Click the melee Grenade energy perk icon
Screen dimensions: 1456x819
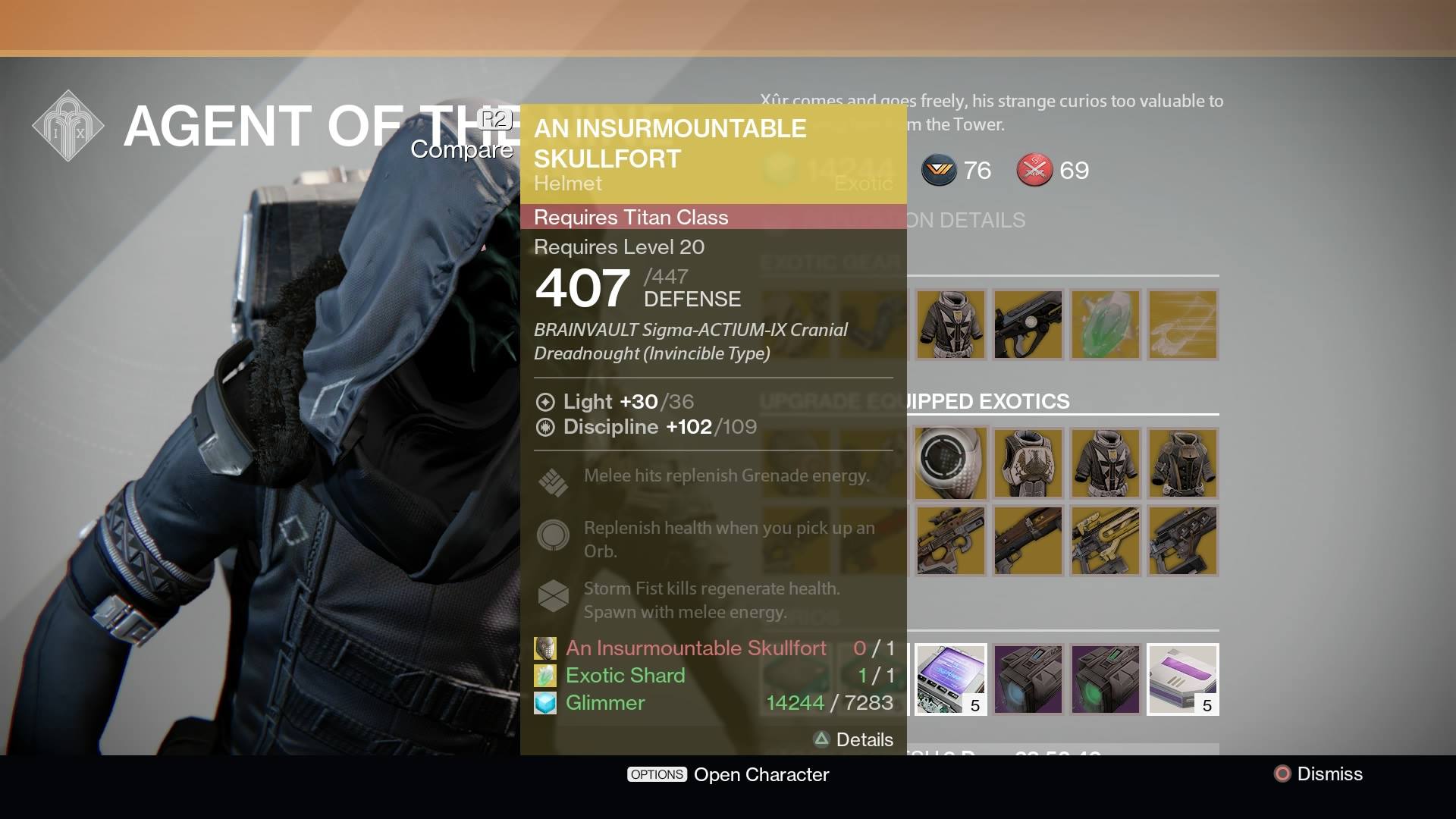[554, 482]
